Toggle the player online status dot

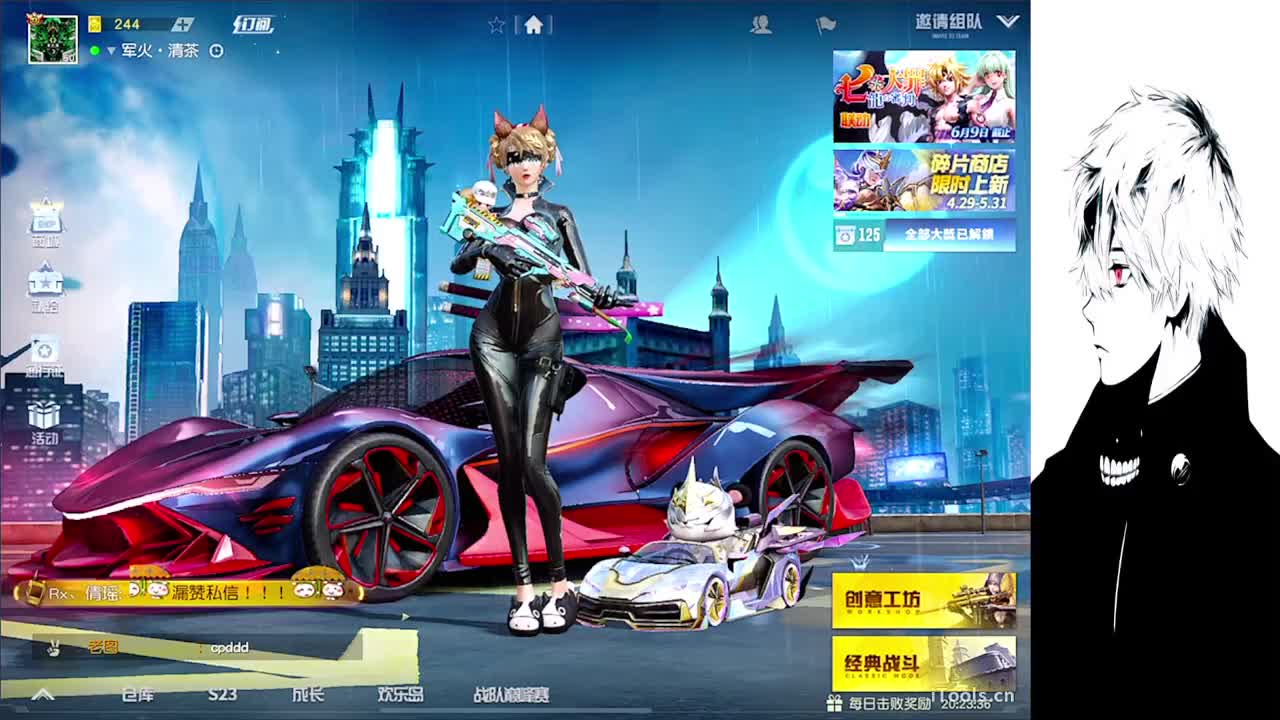click(x=95, y=50)
